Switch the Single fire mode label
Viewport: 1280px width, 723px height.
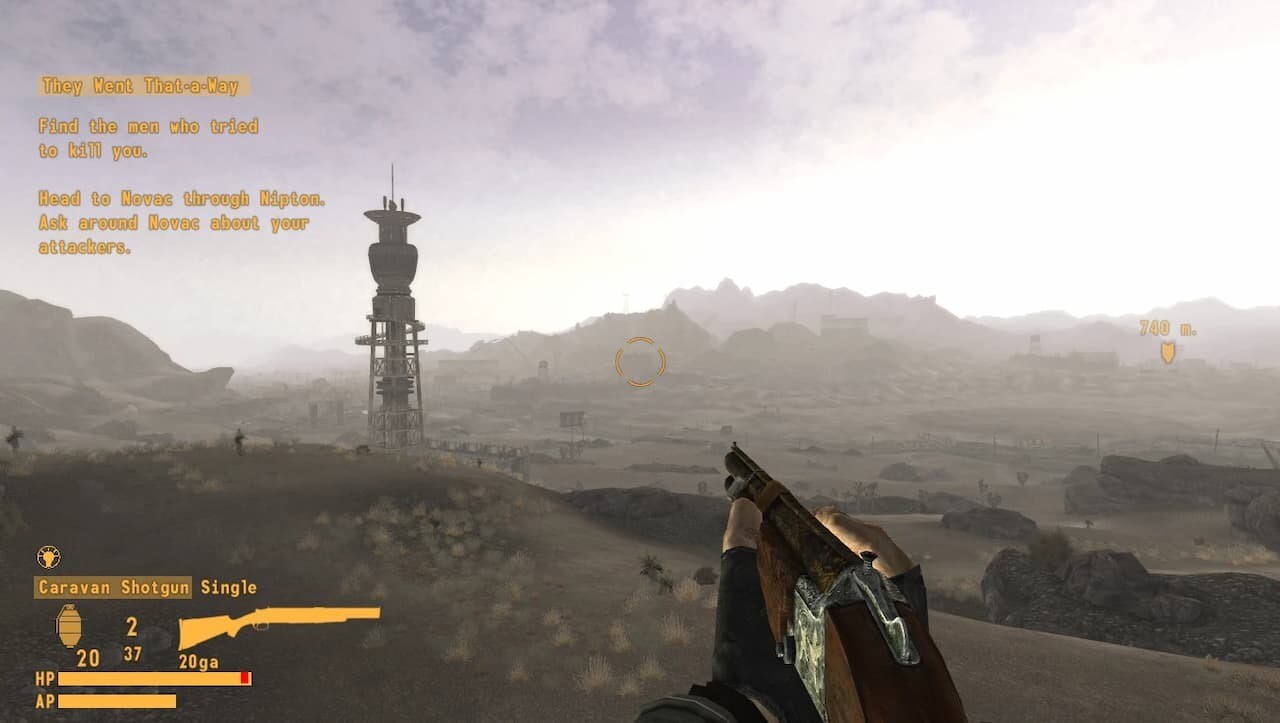click(228, 587)
